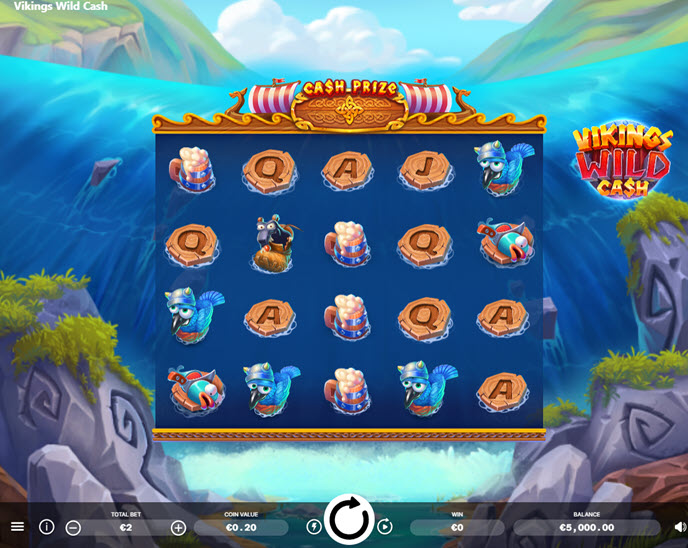Increase the total bet
Screen dimensions: 688x548
coord(178,527)
